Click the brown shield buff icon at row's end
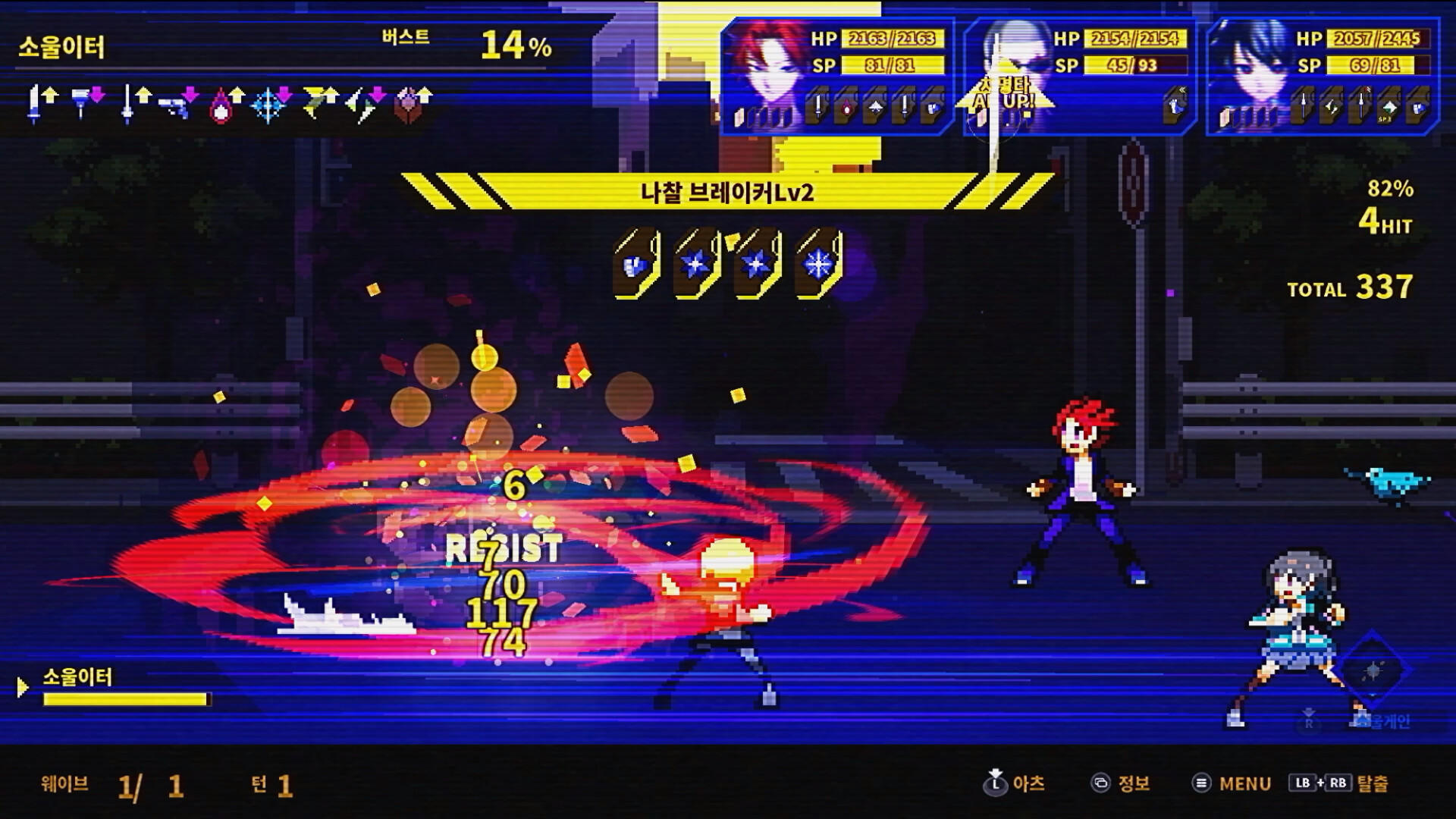This screenshot has height=819, width=1456. click(x=409, y=102)
